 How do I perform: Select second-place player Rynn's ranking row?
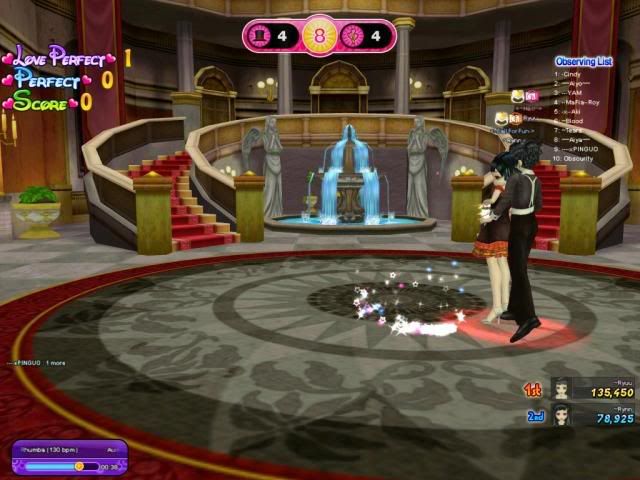click(x=591, y=415)
